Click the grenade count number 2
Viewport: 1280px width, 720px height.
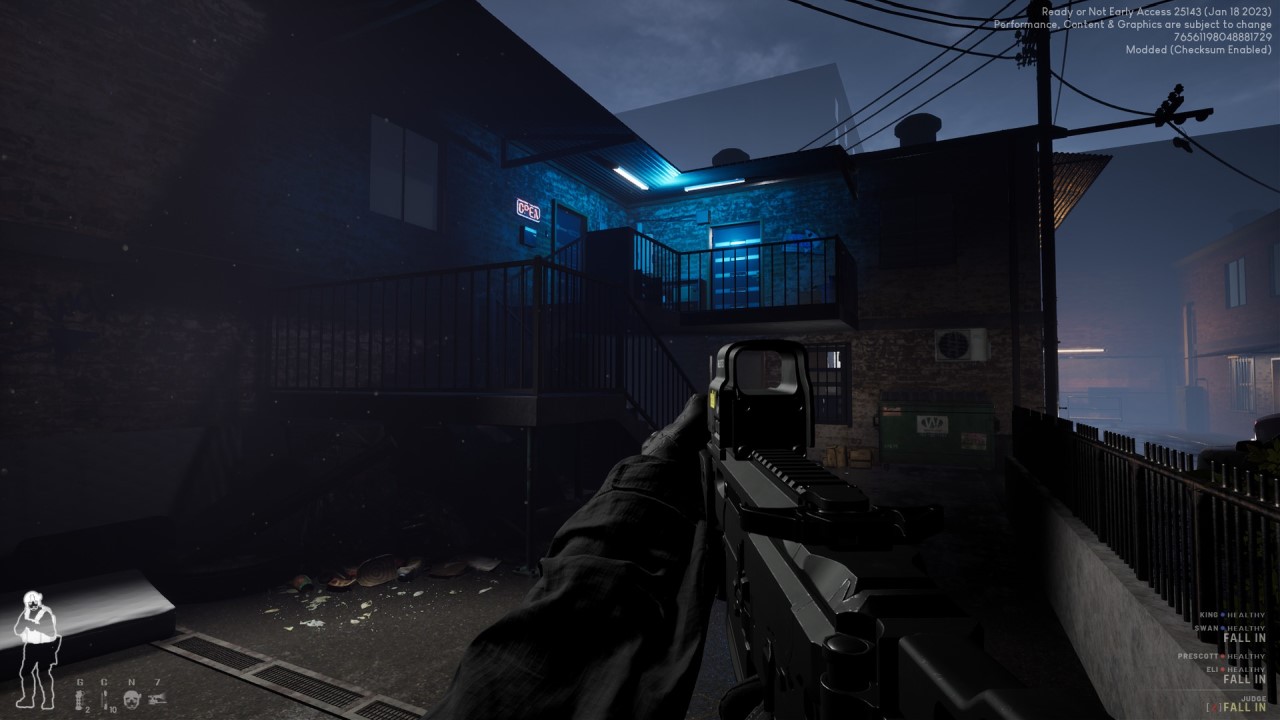click(x=88, y=710)
